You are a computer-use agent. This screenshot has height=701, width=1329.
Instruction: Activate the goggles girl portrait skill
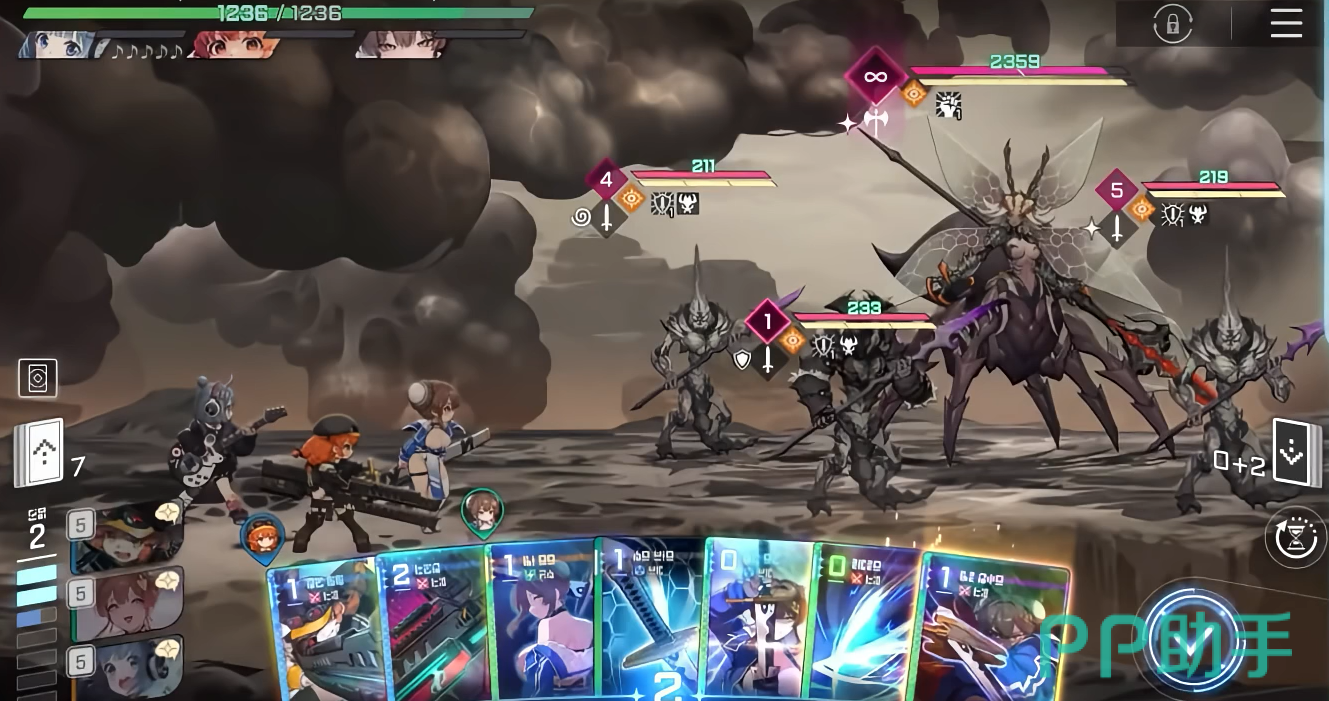click(128, 536)
